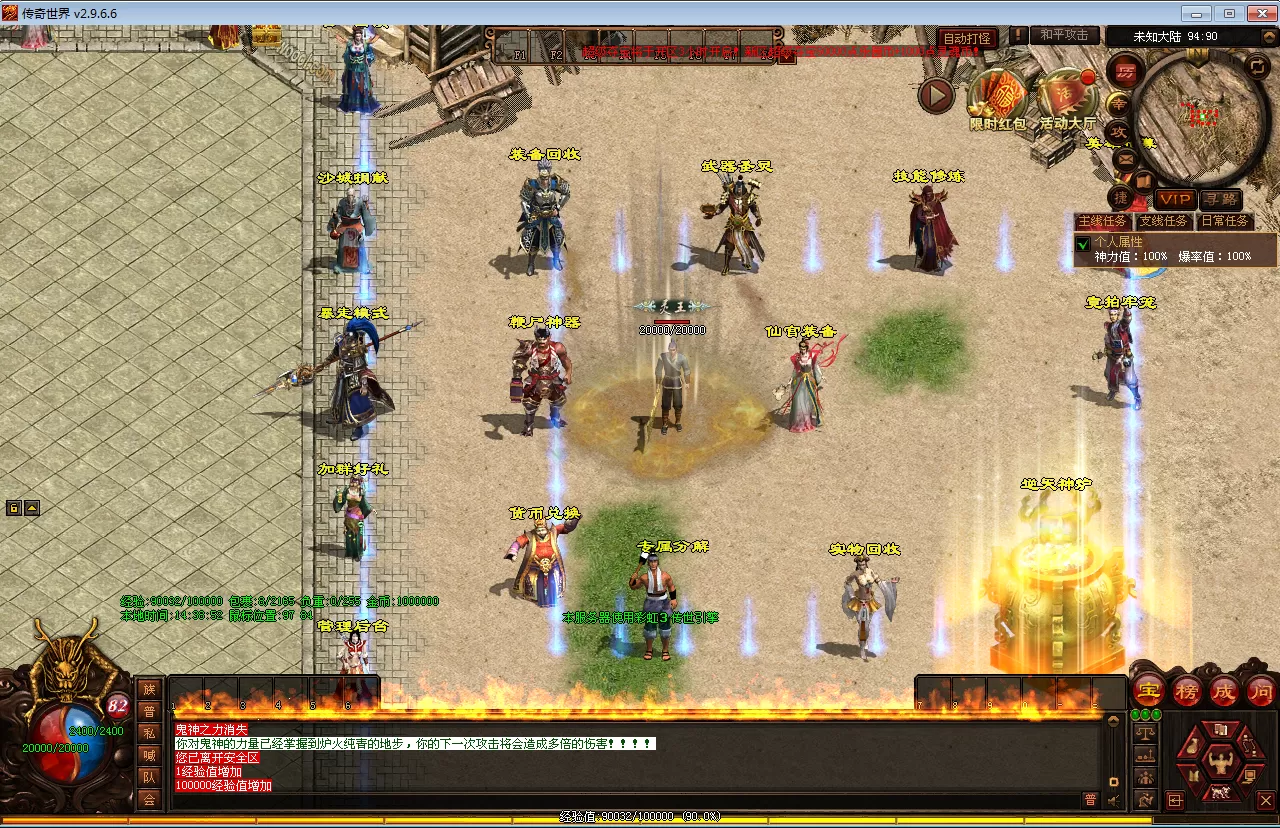Switch the 和平攻击 attack mode button
The image size is (1280, 828).
pos(1064,35)
